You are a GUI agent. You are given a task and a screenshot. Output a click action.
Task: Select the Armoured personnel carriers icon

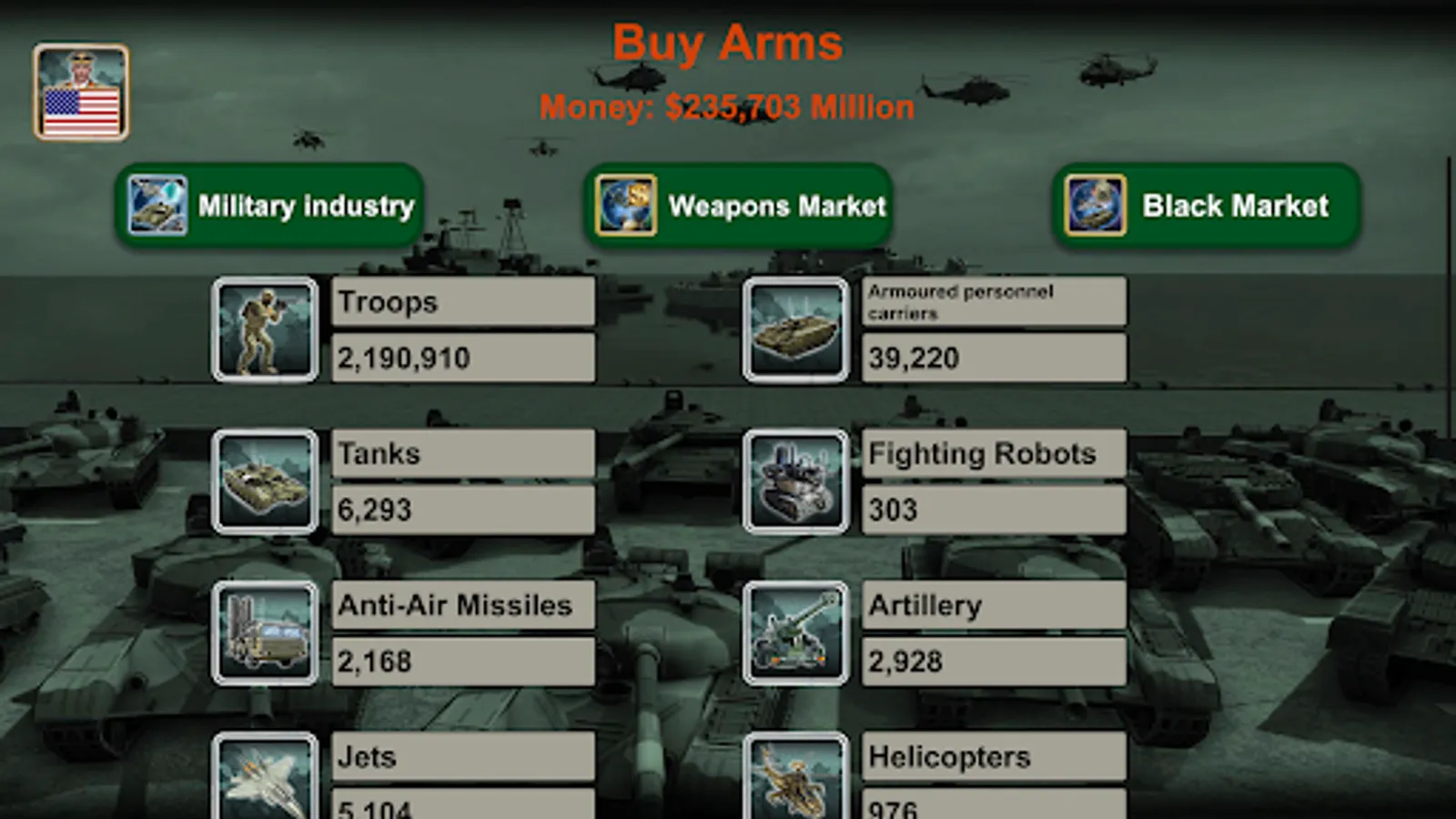[796, 328]
